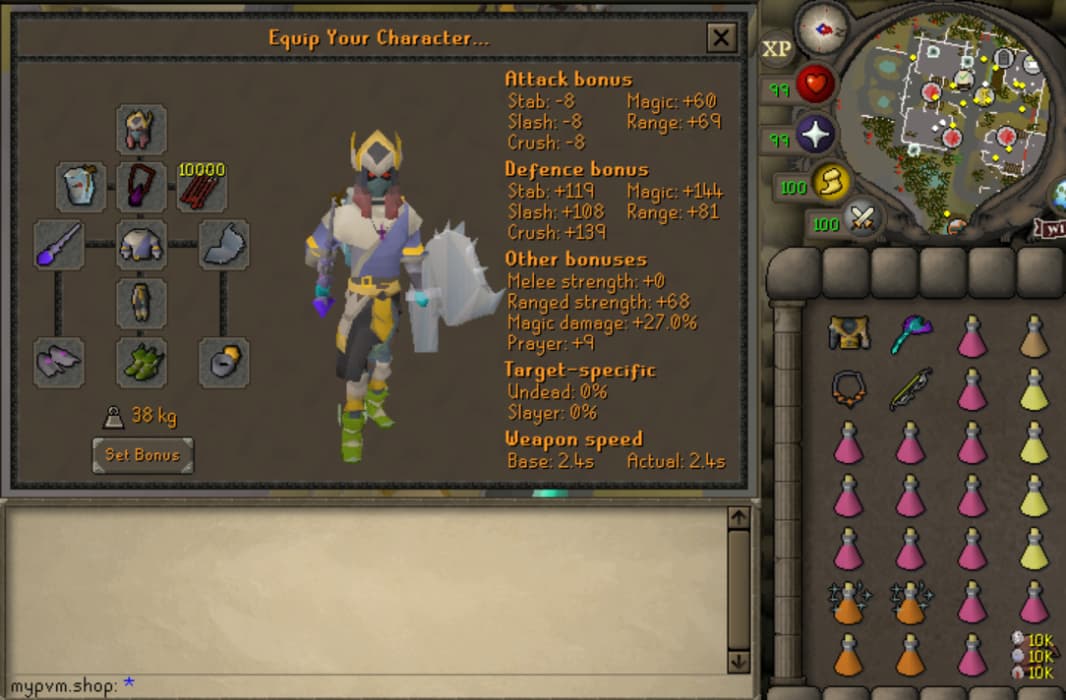Select the equipped amulet slot
1066x700 pixels.
click(x=141, y=187)
